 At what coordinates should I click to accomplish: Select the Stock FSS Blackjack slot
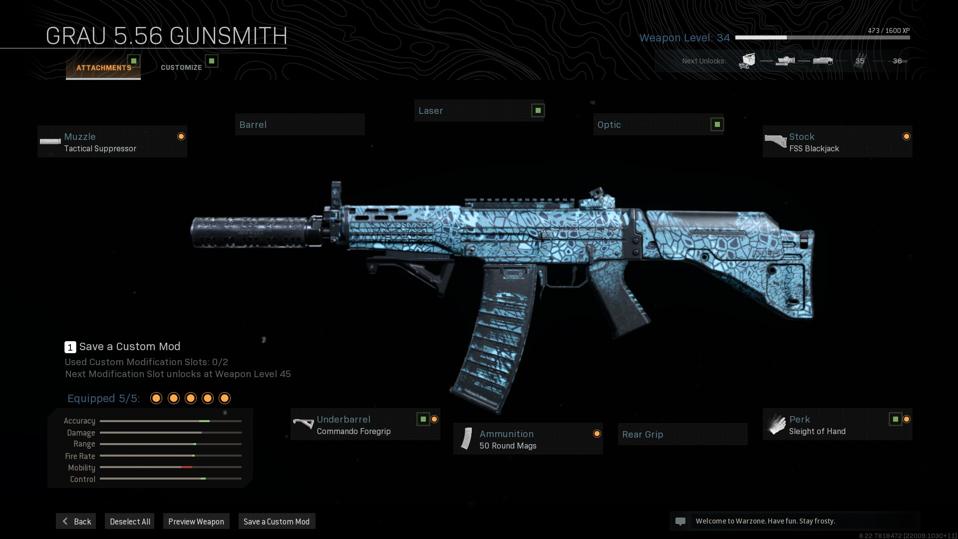(x=837, y=142)
